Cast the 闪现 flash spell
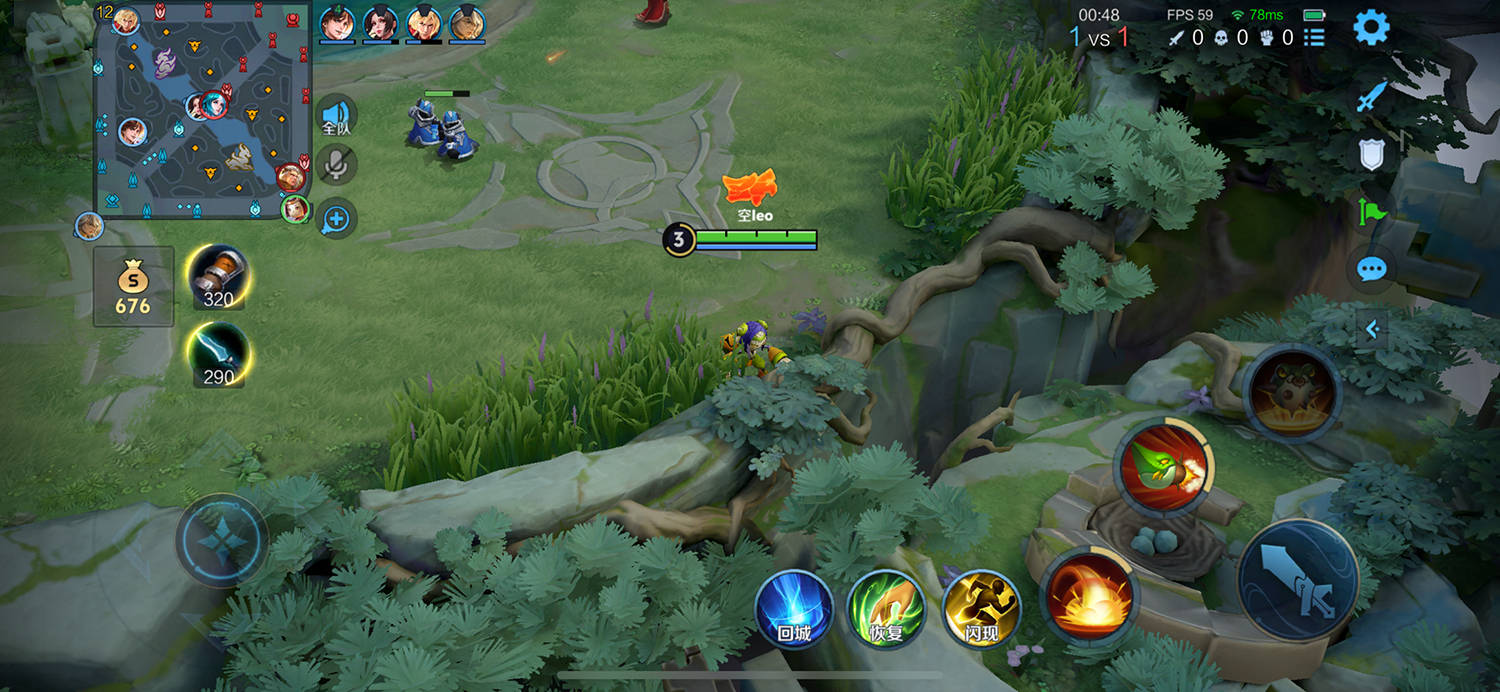Image resolution: width=1500 pixels, height=692 pixels. click(980, 608)
